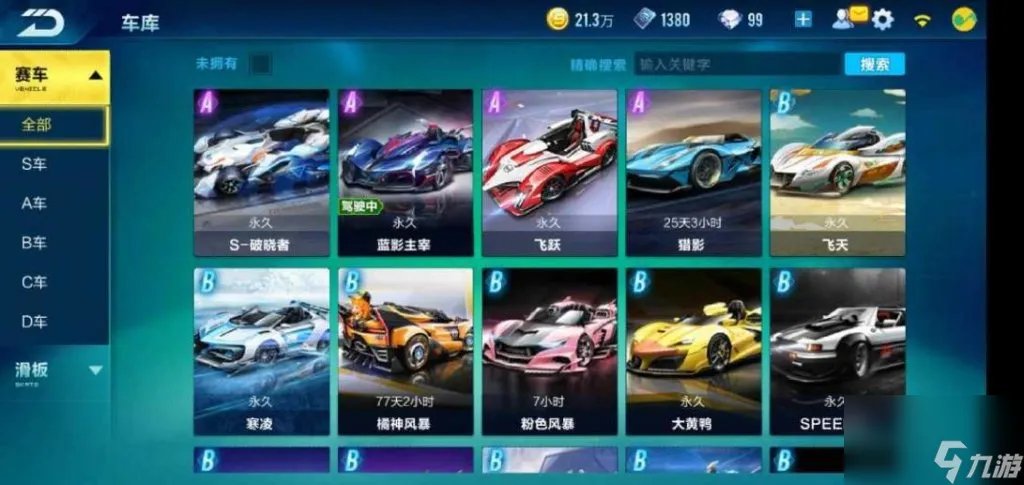Image resolution: width=1024 pixels, height=485 pixels.
Task: Go back using the top-left arrow
Action: (x=40, y=21)
